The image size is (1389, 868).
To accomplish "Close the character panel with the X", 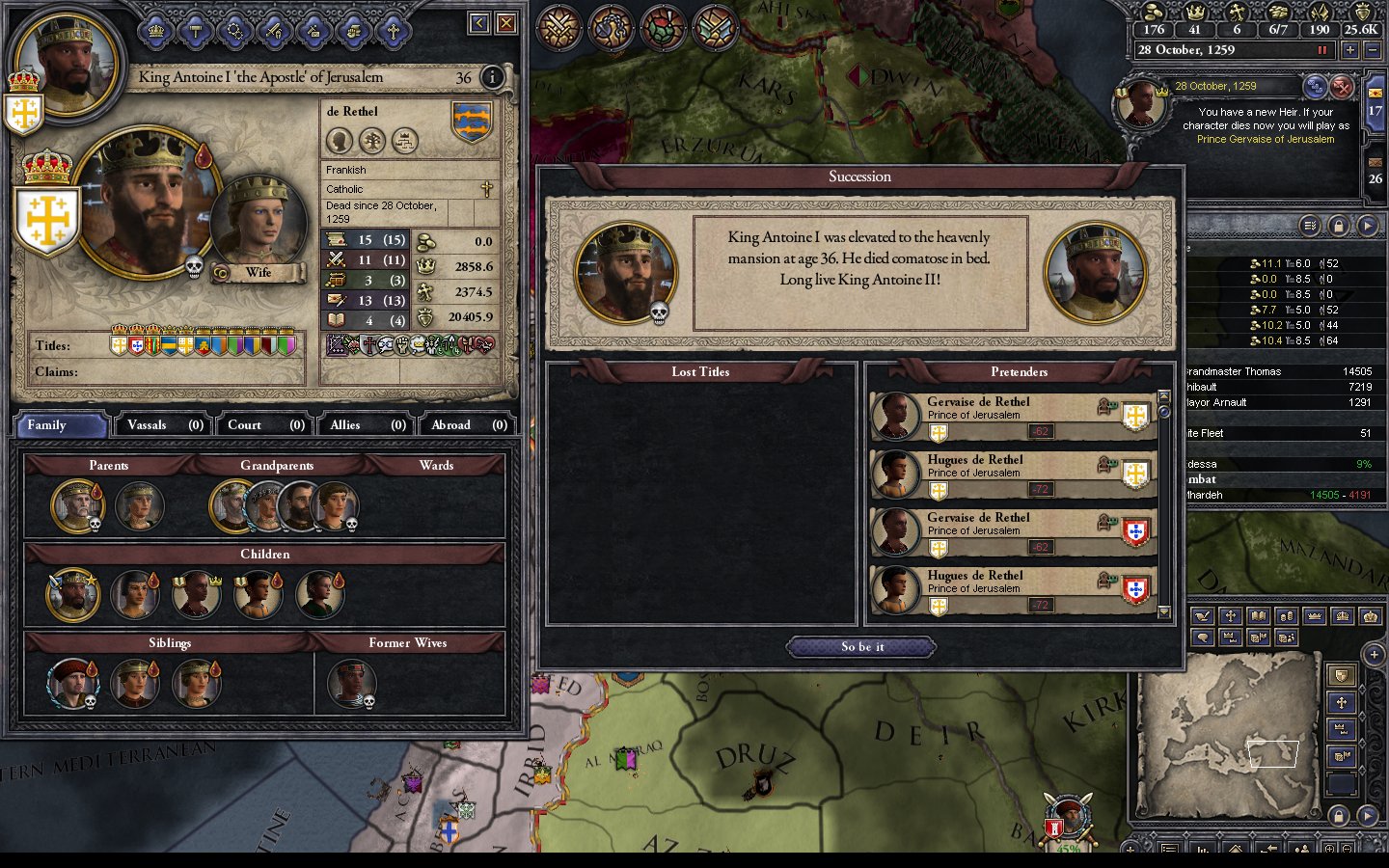I will coord(506,23).
